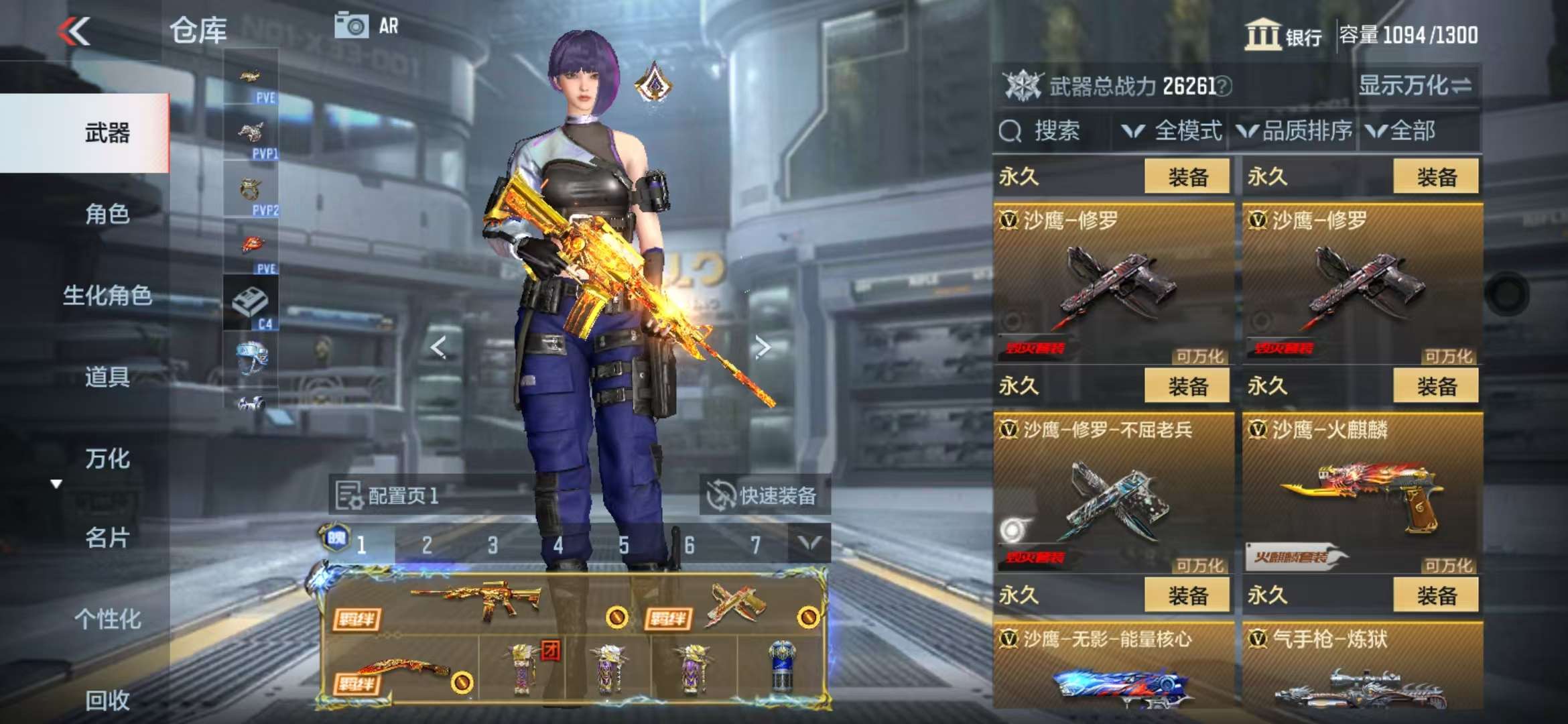
Task: Activate the 快速装备 quick equip button
Action: coord(763,495)
